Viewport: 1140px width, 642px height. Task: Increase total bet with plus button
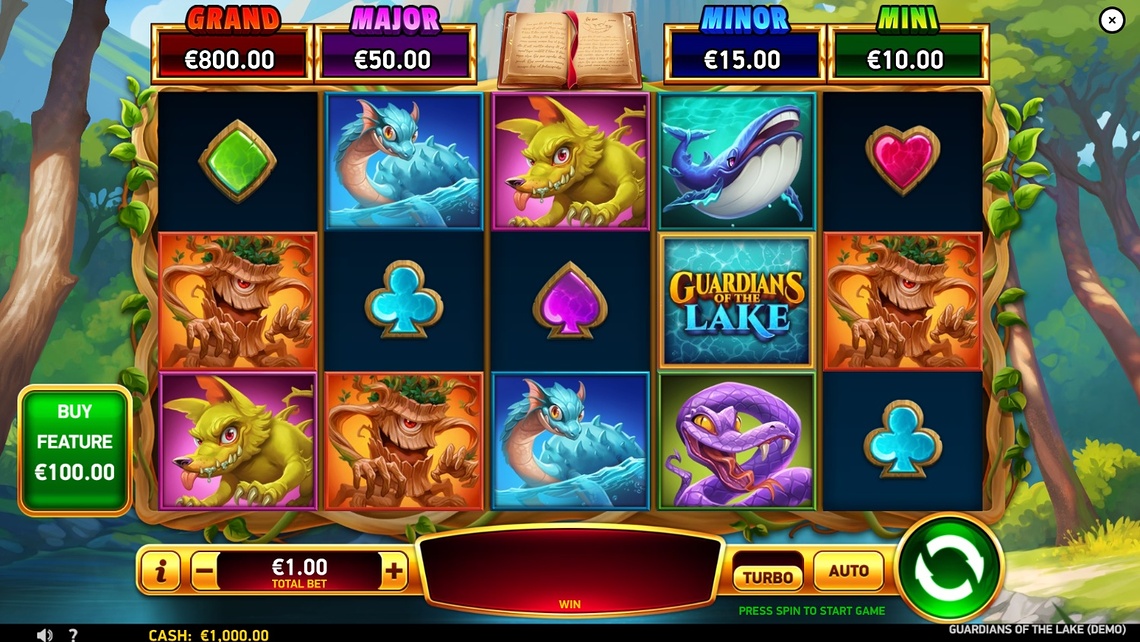coord(395,571)
